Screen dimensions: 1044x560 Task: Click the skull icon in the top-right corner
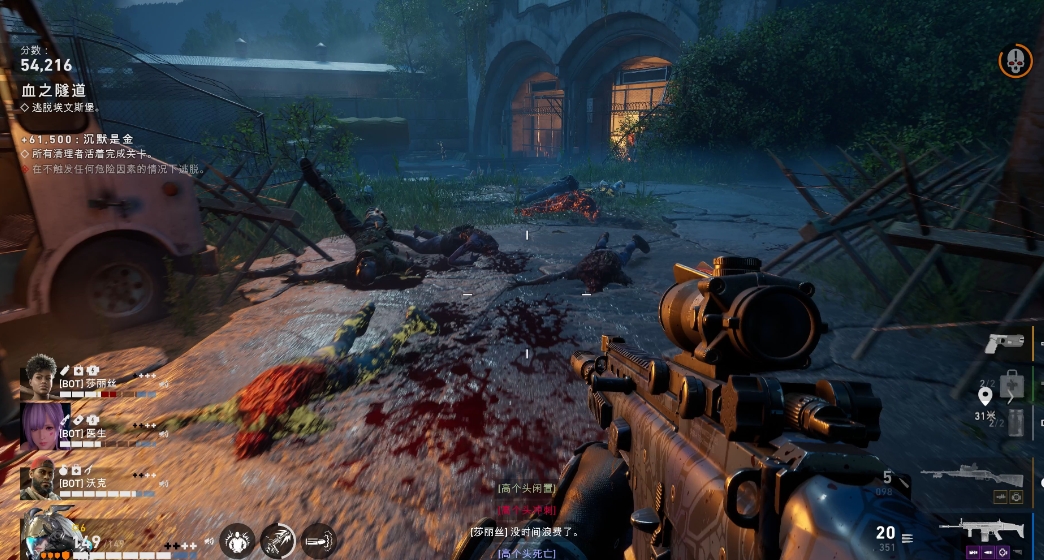(1015, 60)
